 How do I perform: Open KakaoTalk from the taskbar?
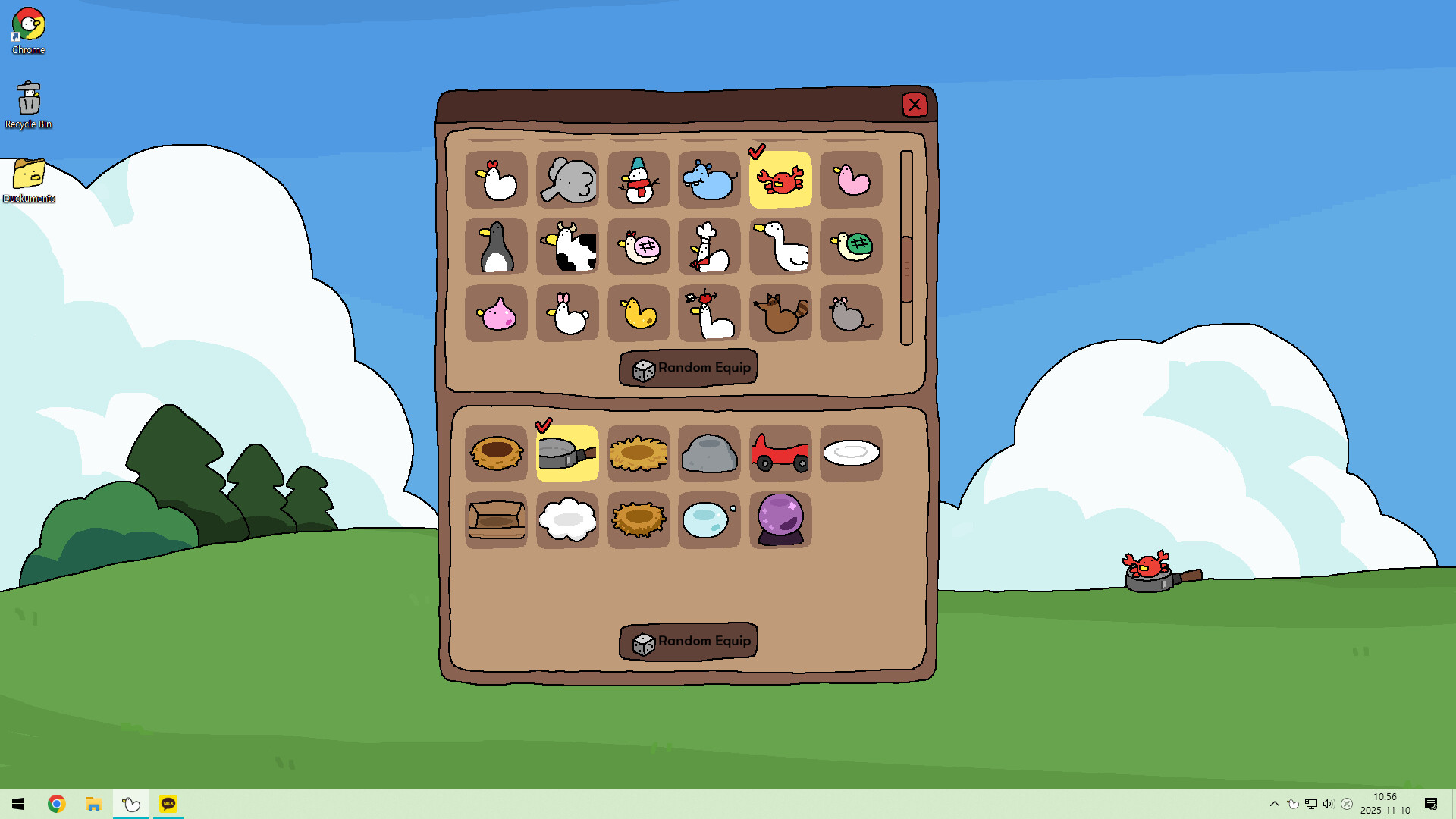(168, 803)
